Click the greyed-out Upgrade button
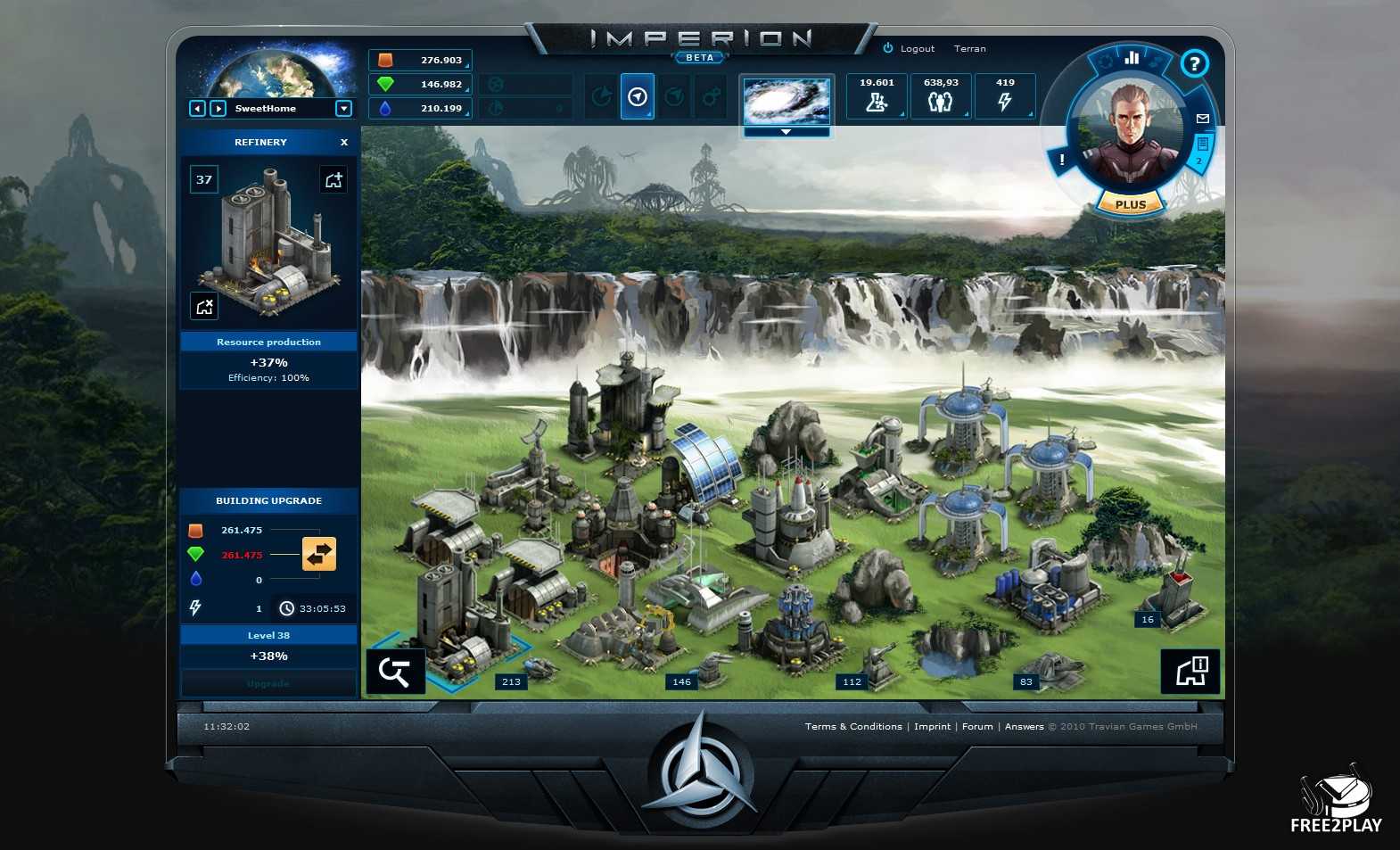Image resolution: width=1400 pixels, height=850 pixels. 268,684
